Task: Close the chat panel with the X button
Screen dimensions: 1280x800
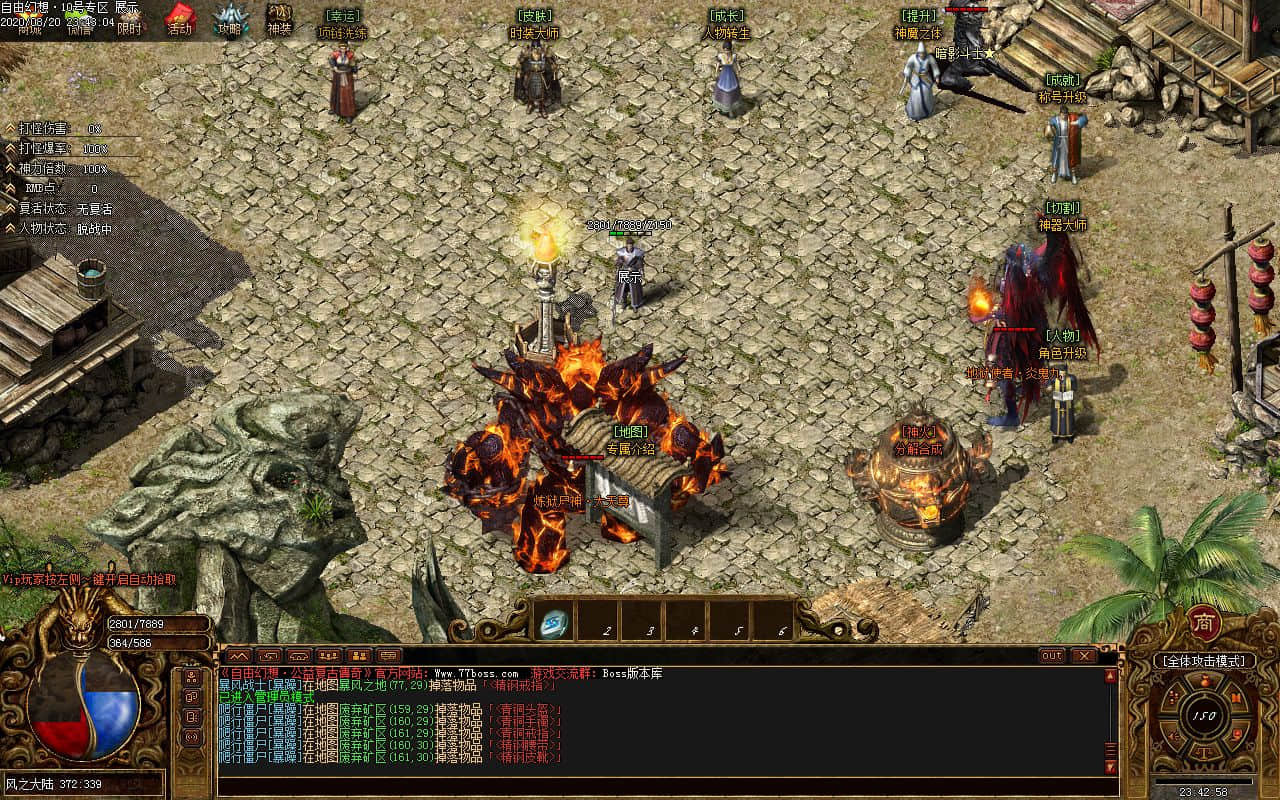Action: pyautogui.click(x=1084, y=656)
